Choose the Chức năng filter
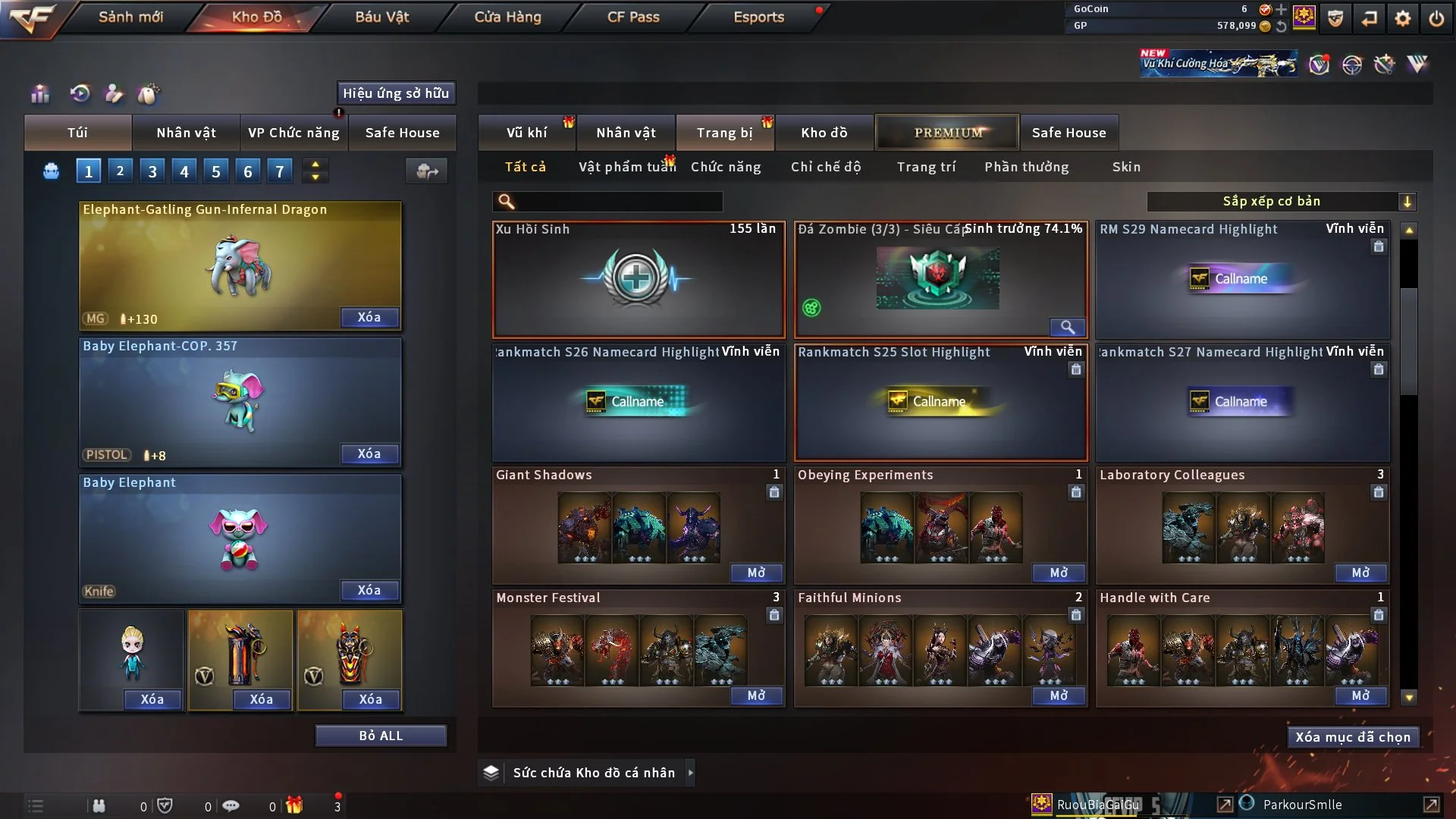The image size is (1456, 819). 726,167
